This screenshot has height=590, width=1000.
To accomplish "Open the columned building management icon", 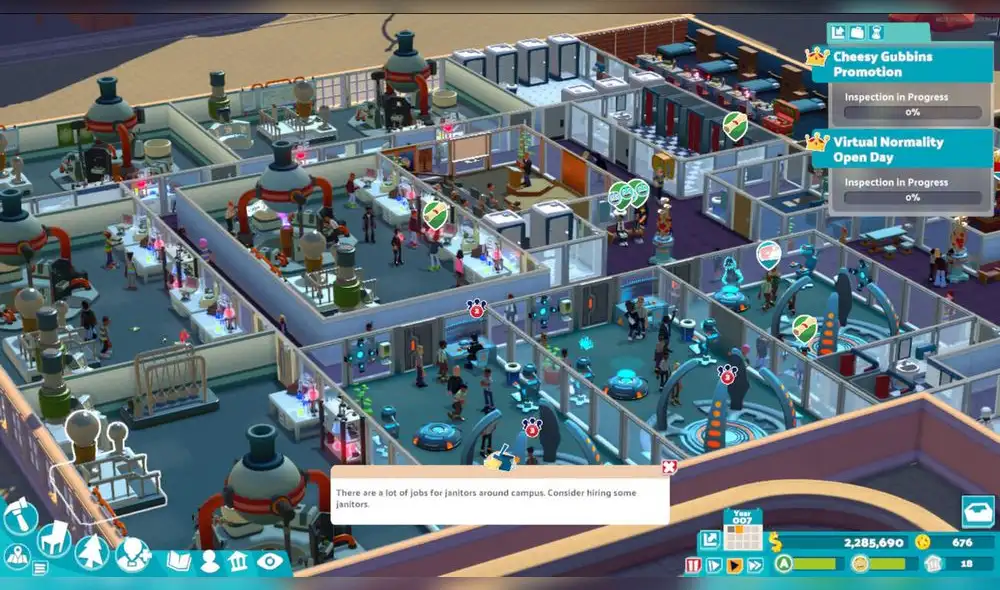I will (238, 561).
